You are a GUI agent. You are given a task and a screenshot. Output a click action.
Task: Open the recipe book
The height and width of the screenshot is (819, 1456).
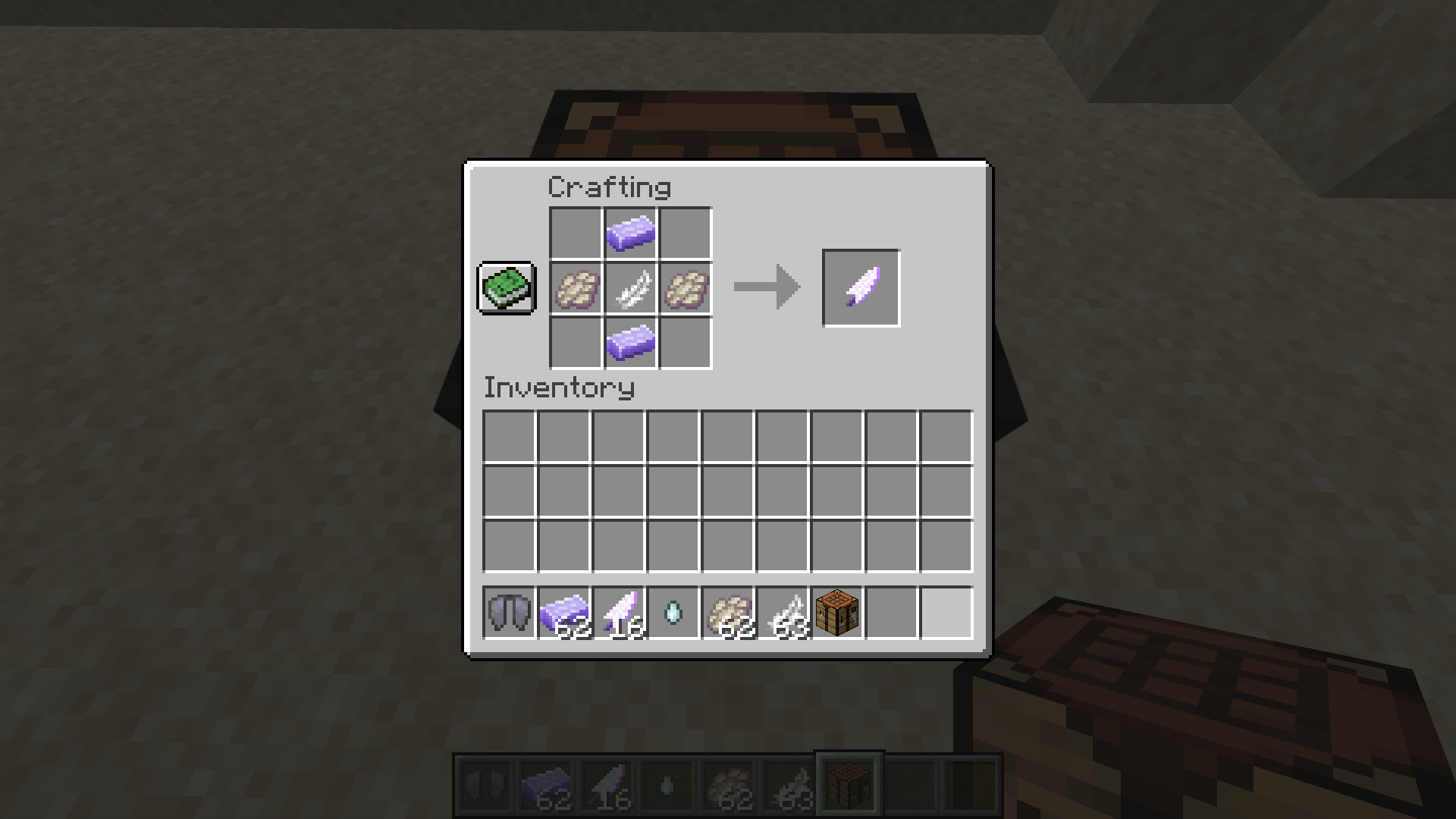507,289
